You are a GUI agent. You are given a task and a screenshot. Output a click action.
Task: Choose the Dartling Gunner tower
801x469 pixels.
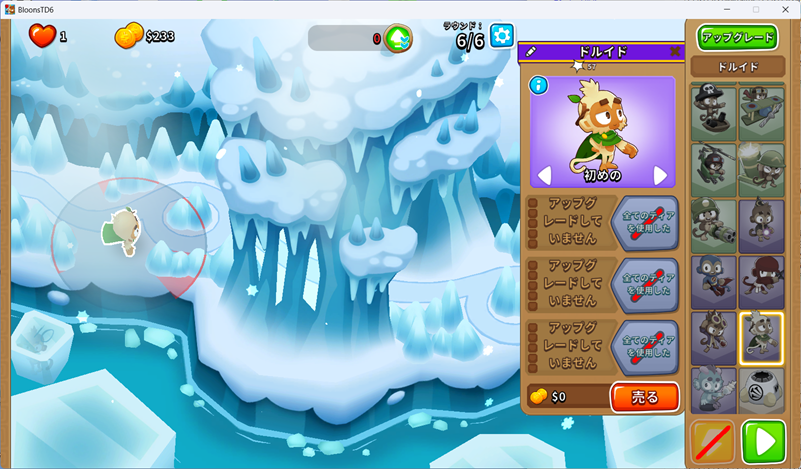tap(713, 225)
